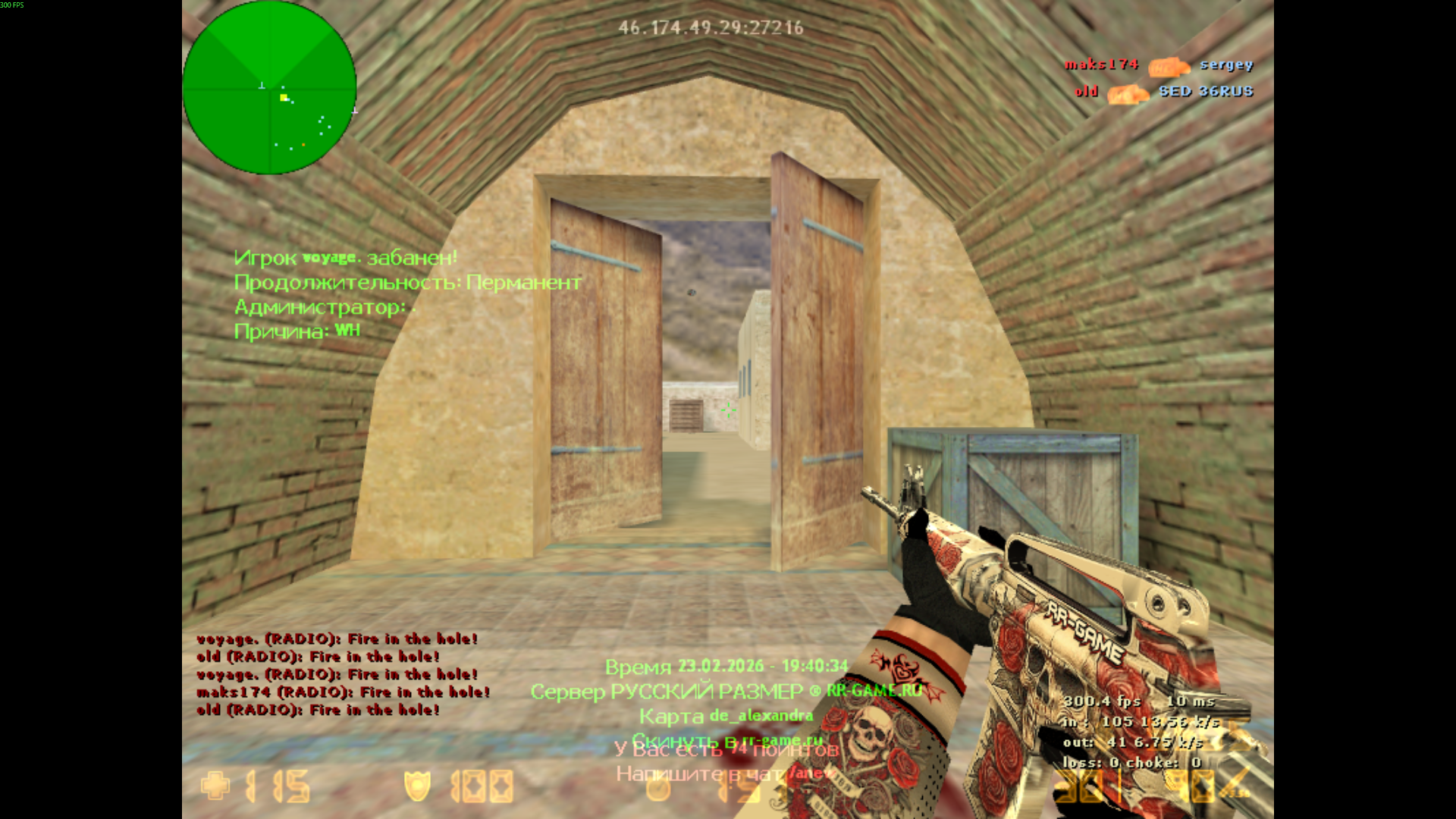The image size is (1456, 819).
Task: Select the health cross icon
Action: tap(215, 786)
